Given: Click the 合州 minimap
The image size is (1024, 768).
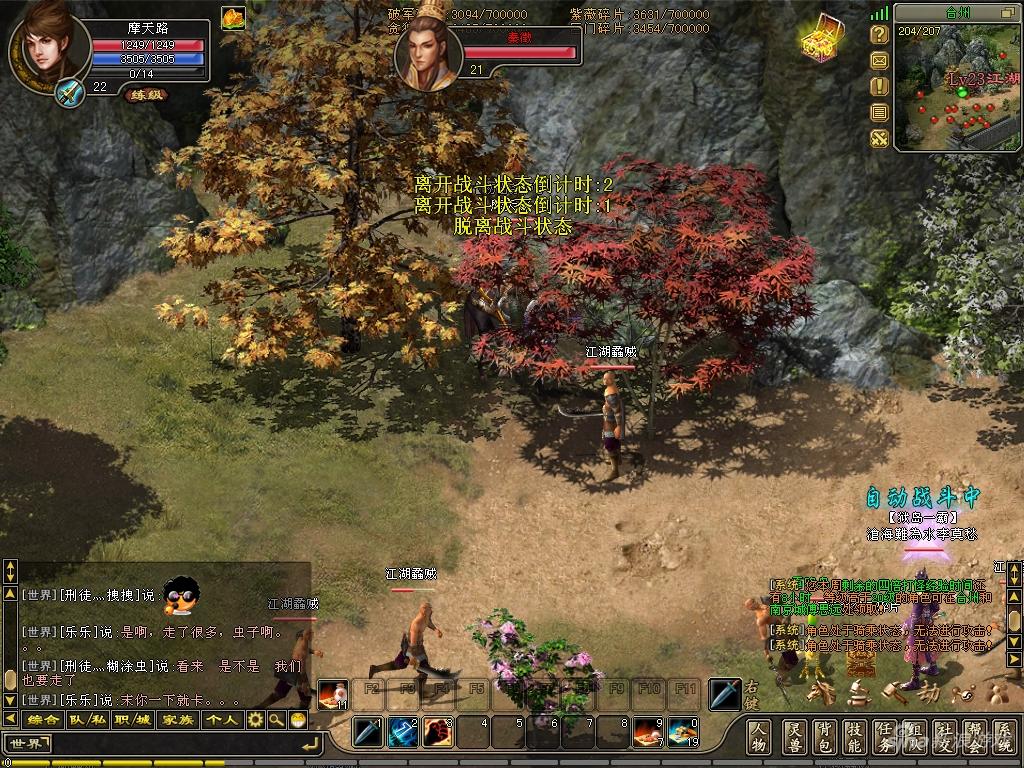Looking at the screenshot, I should (x=956, y=90).
